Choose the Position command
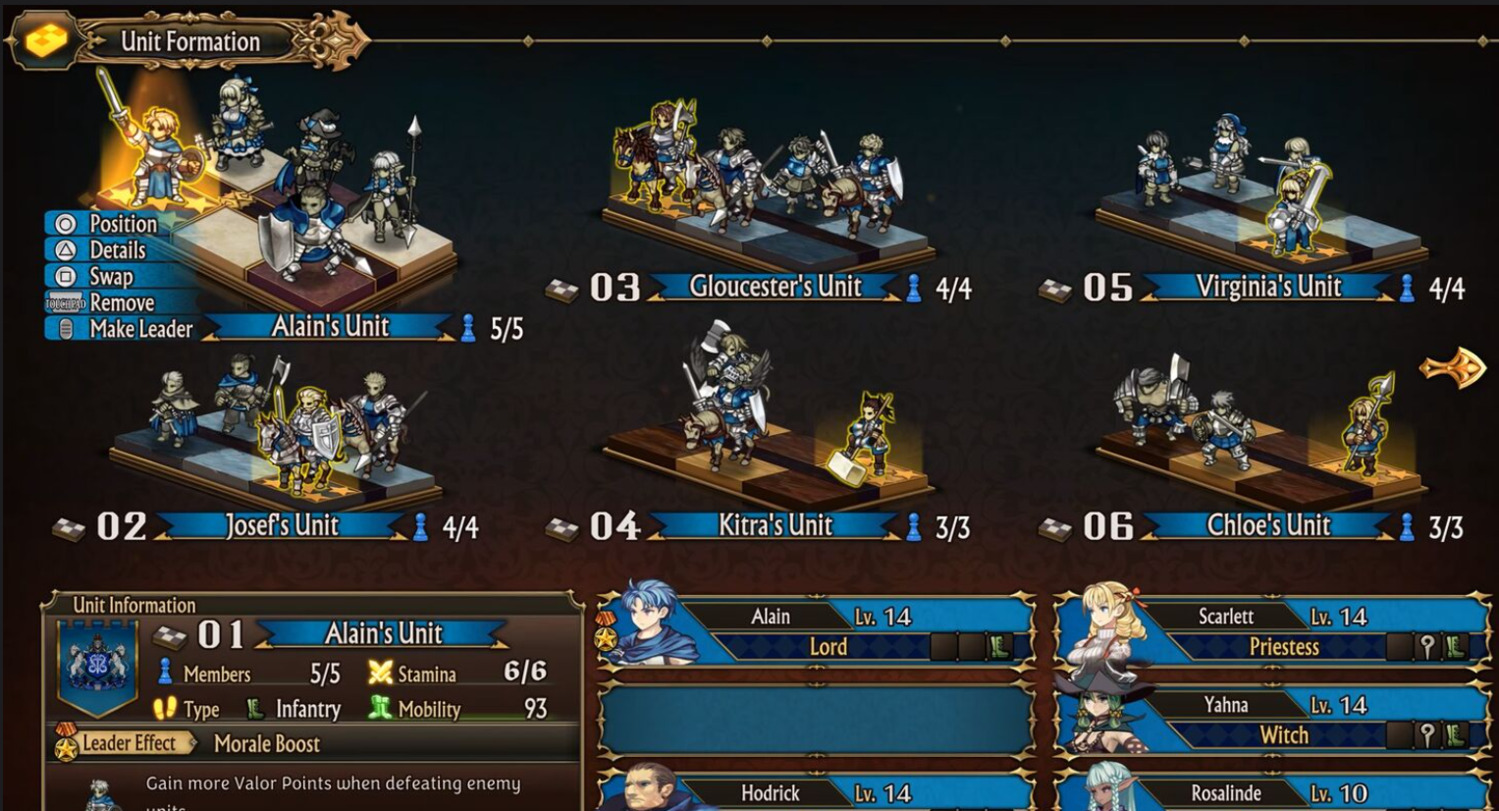This screenshot has width=1499, height=811. pos(122,223)
